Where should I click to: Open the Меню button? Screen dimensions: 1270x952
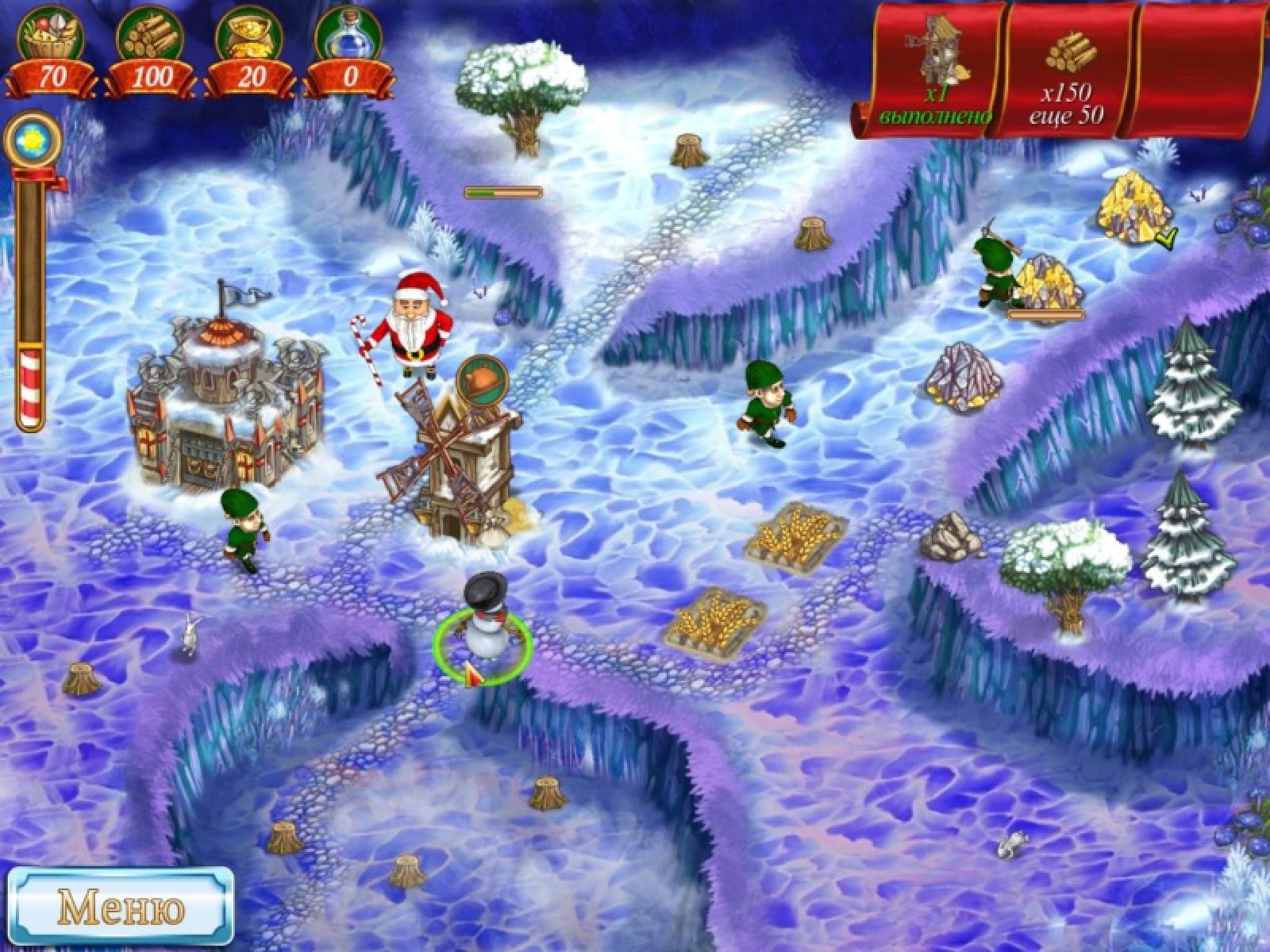click(121, 905)
